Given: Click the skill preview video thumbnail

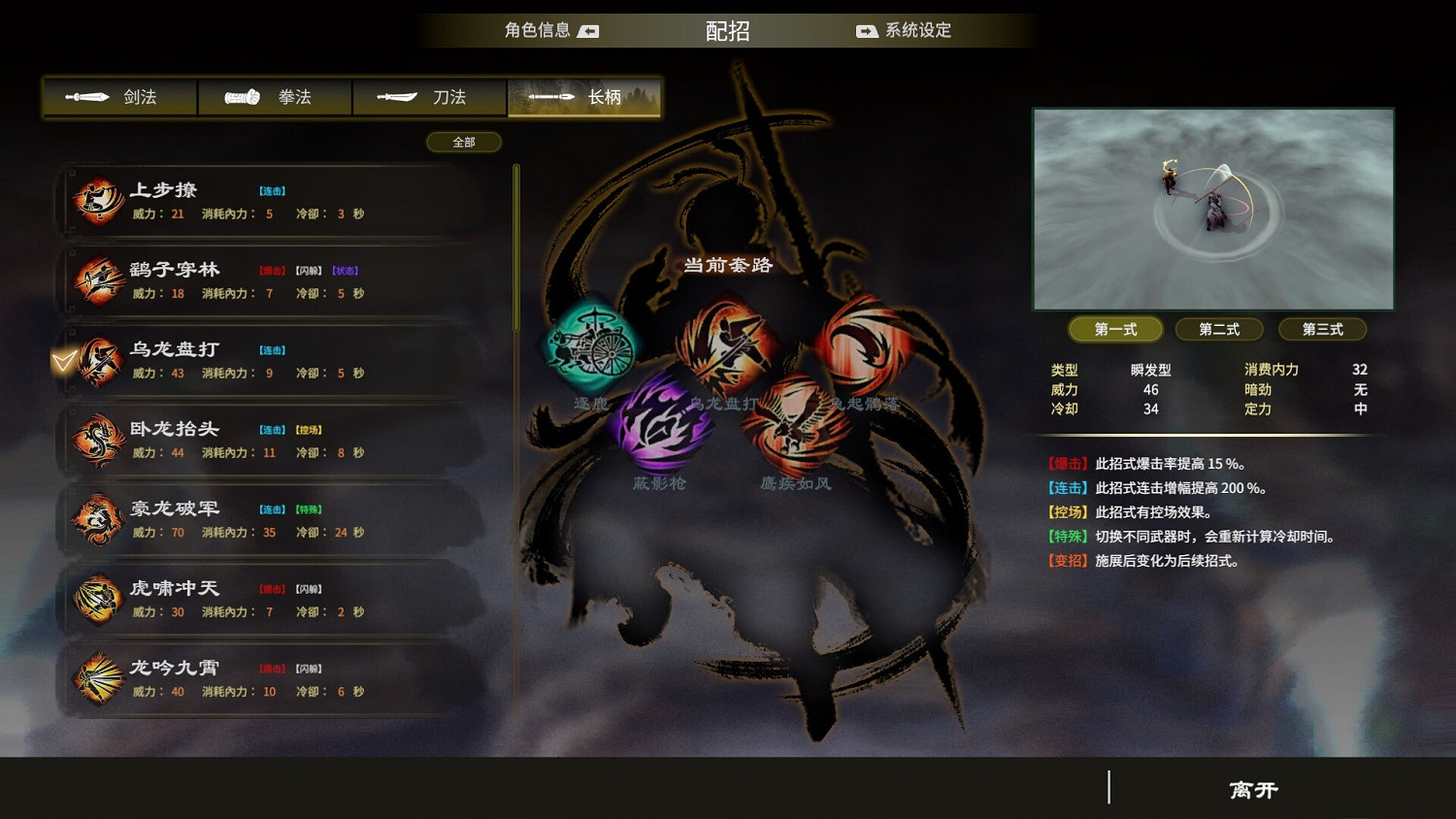Looking at the screenshot, I should click(1212, 210).
